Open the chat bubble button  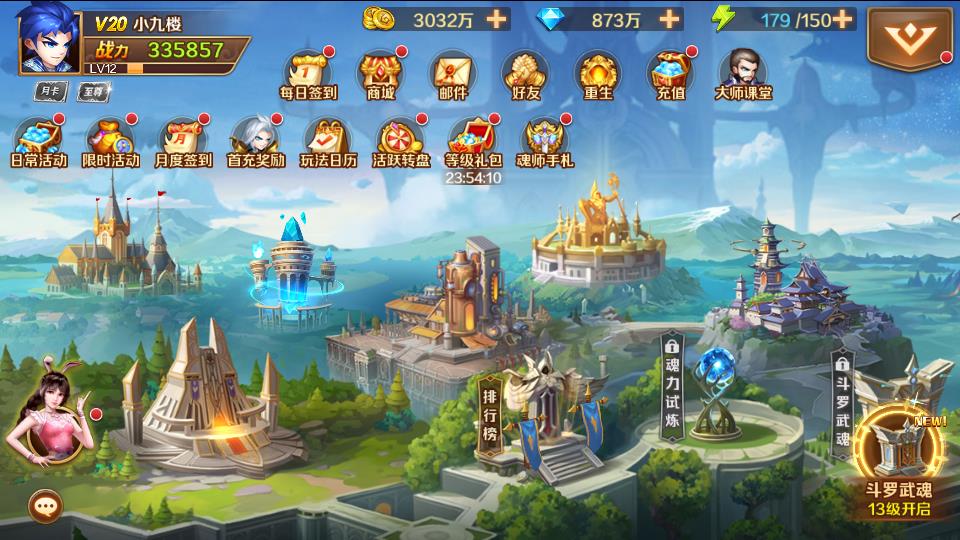[45, 507]
